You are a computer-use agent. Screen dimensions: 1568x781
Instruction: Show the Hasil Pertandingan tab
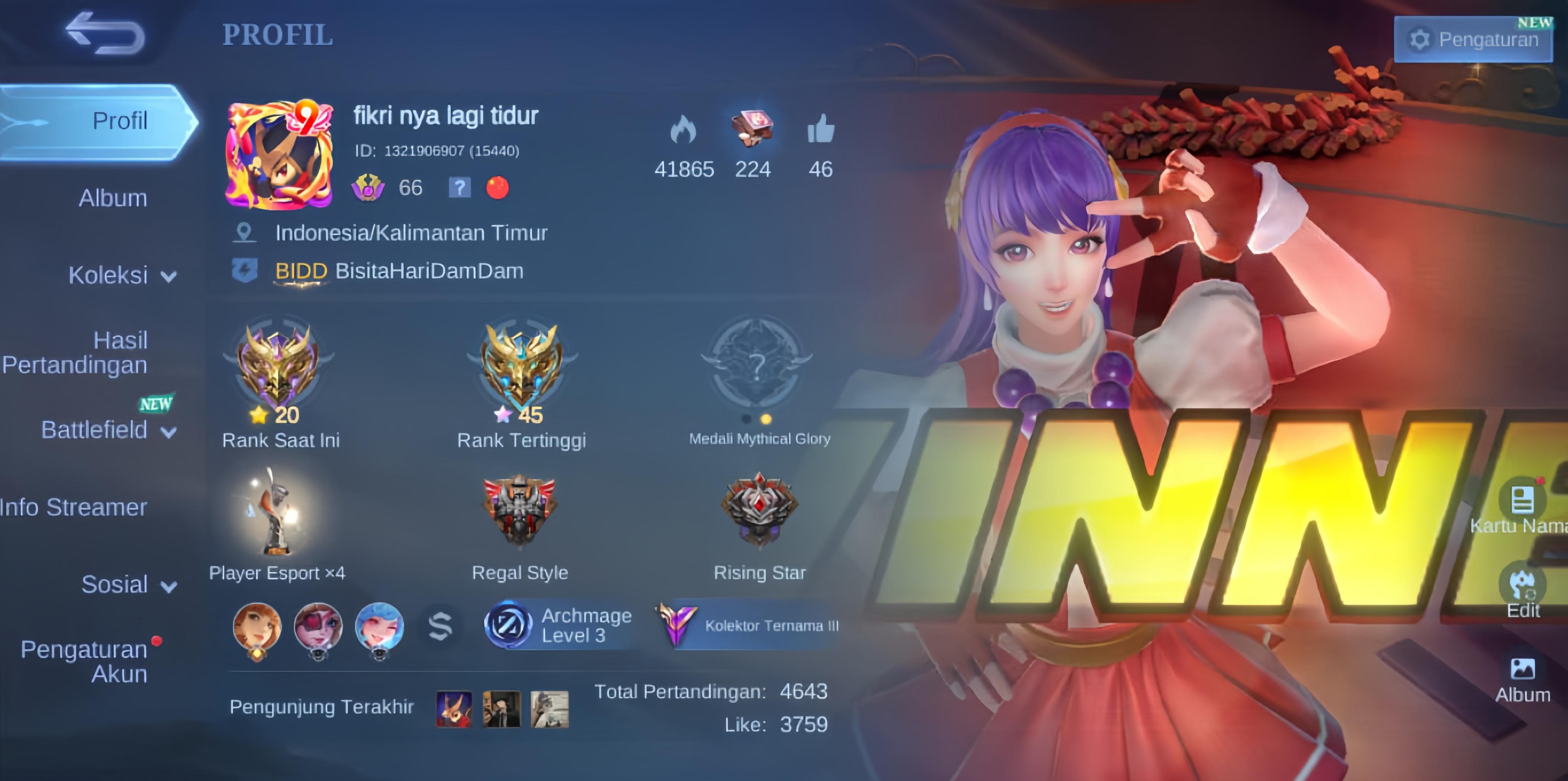[76, 353]
